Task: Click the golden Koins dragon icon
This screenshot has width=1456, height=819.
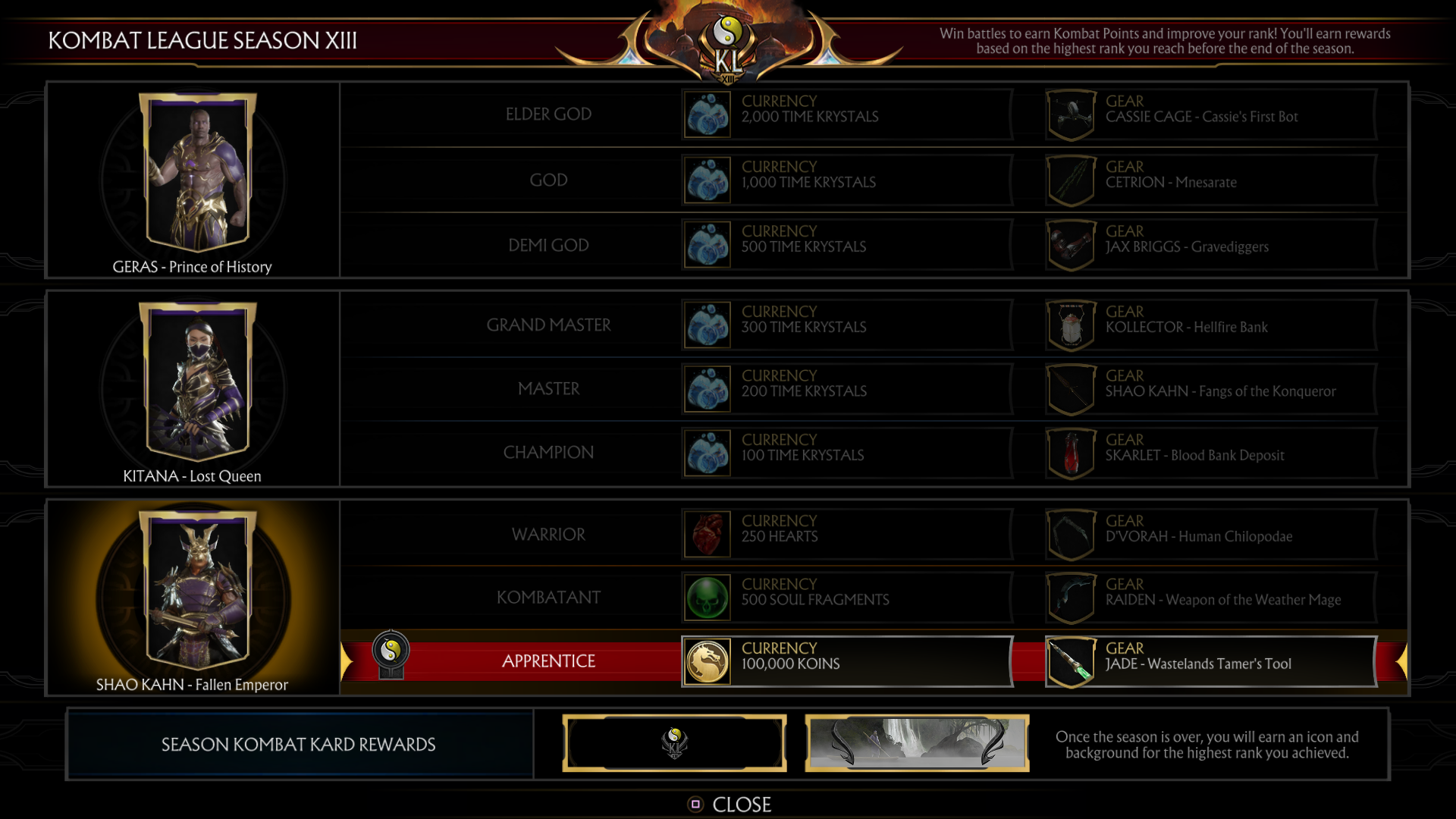Action: click(x=707, y=661)
